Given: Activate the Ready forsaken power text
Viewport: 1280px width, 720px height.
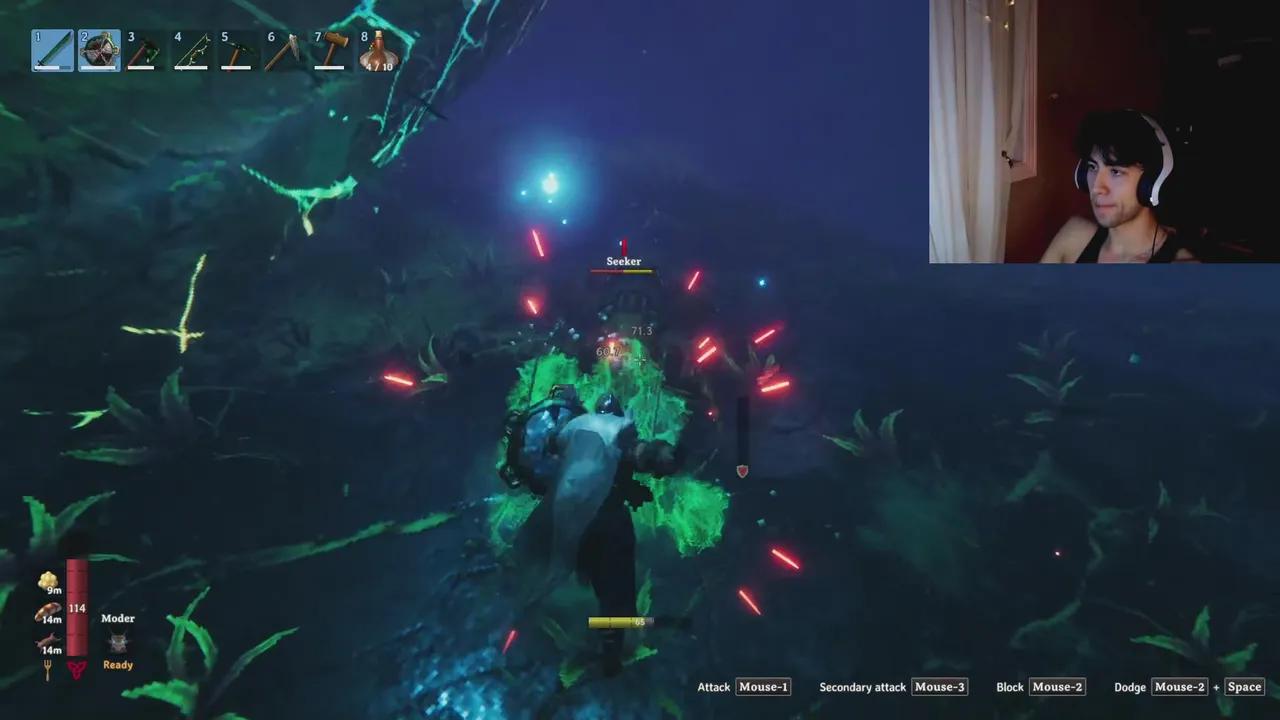Looking at the screenshot, I should coord(117,664).
